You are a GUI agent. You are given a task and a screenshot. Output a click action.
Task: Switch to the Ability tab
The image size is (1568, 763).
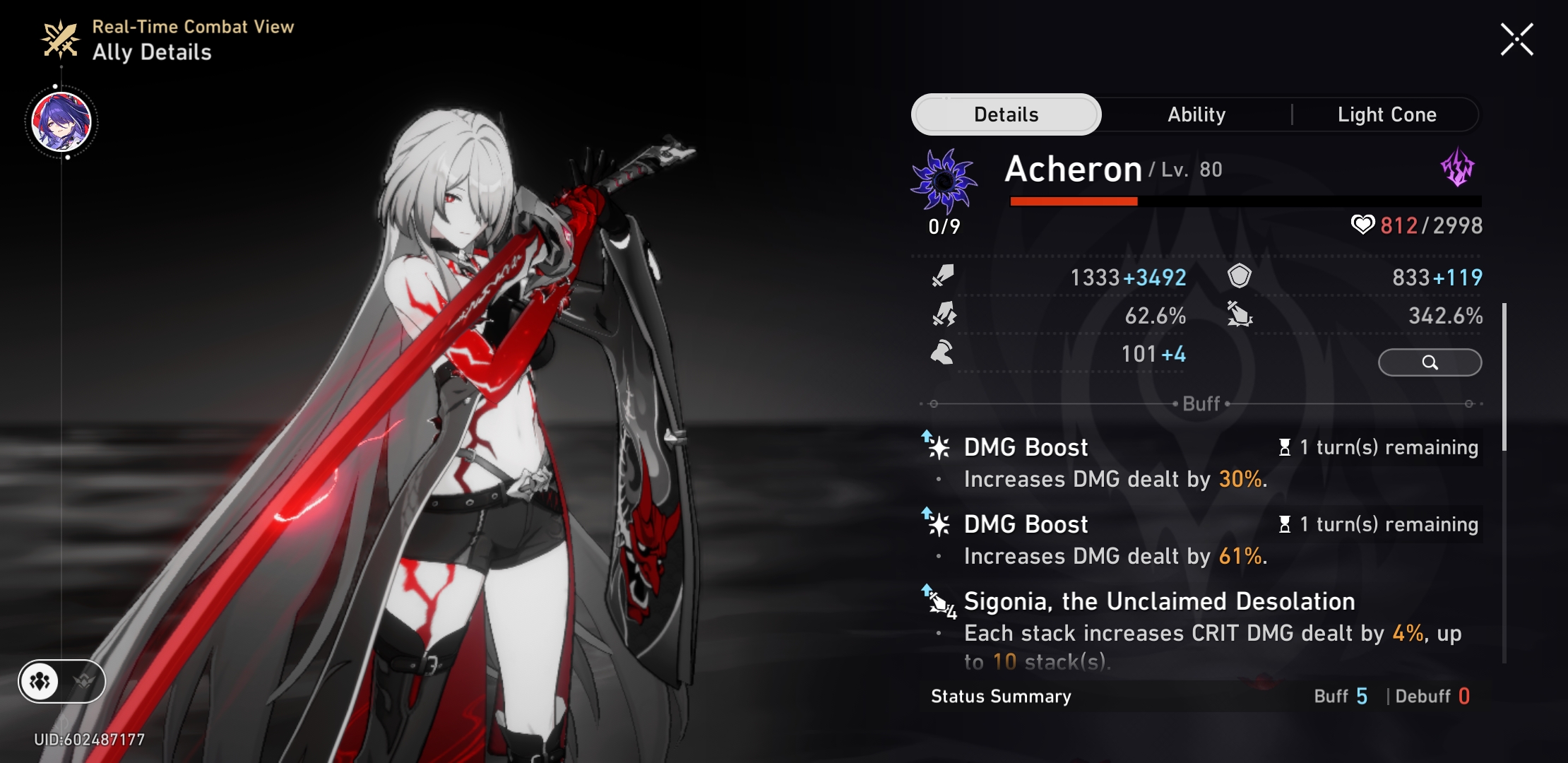pyautogui.click(x=1196, y=114)
